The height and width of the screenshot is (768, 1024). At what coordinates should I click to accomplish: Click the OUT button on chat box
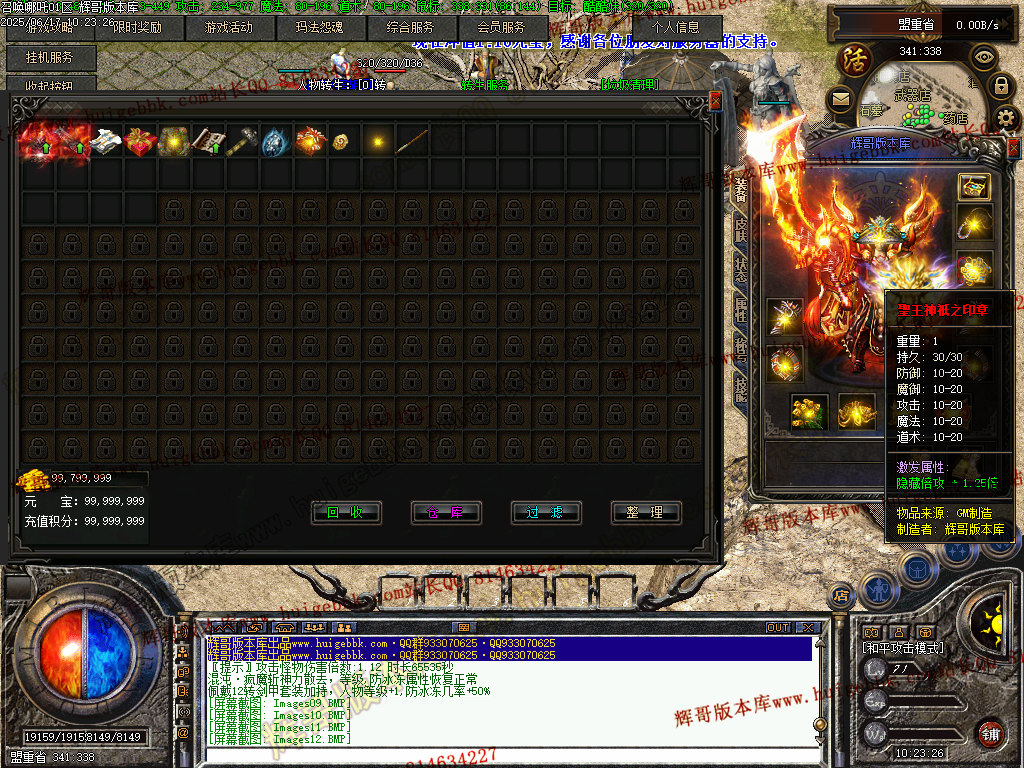[778, 627]
